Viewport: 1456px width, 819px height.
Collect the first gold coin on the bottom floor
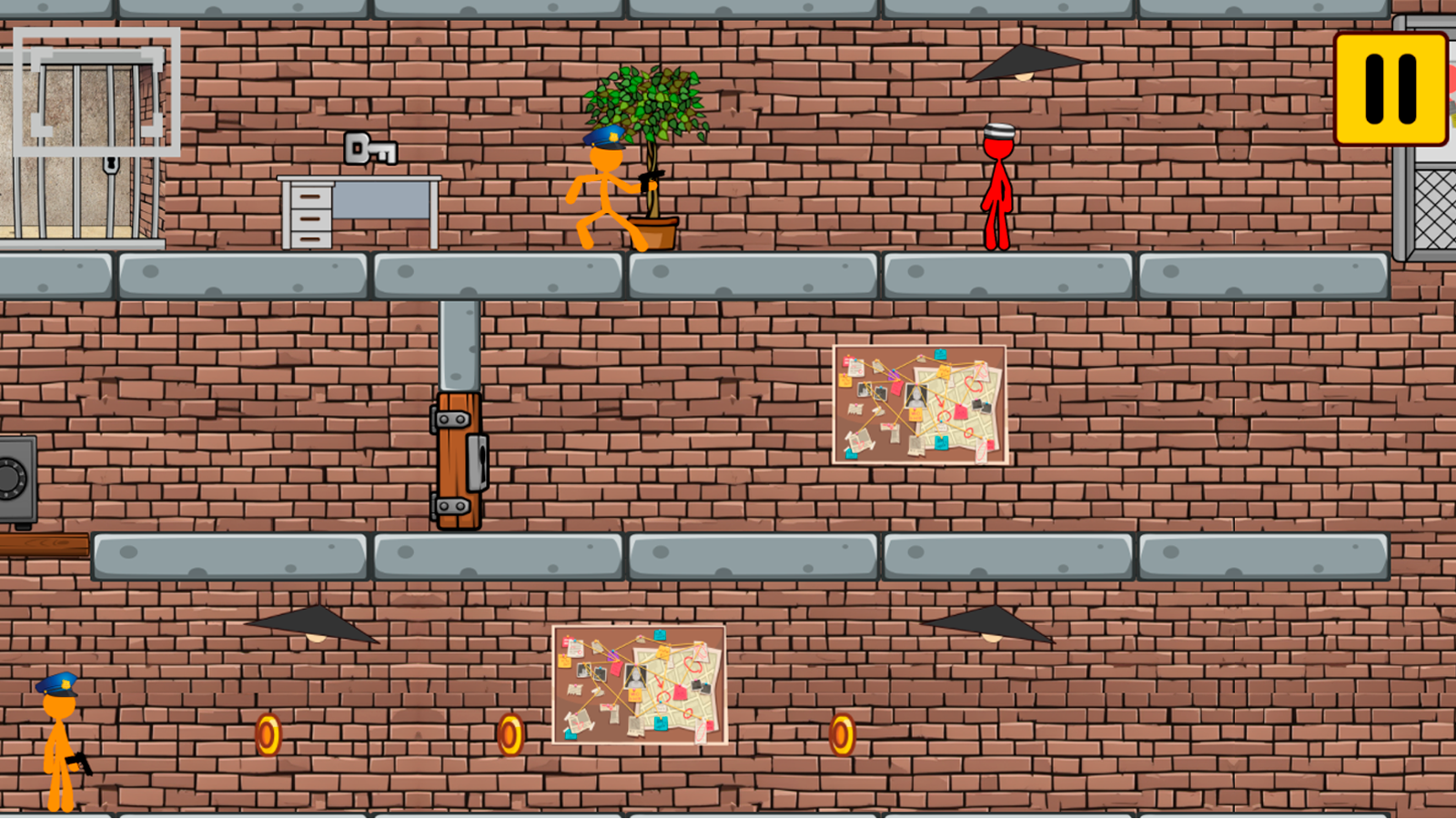268,733
